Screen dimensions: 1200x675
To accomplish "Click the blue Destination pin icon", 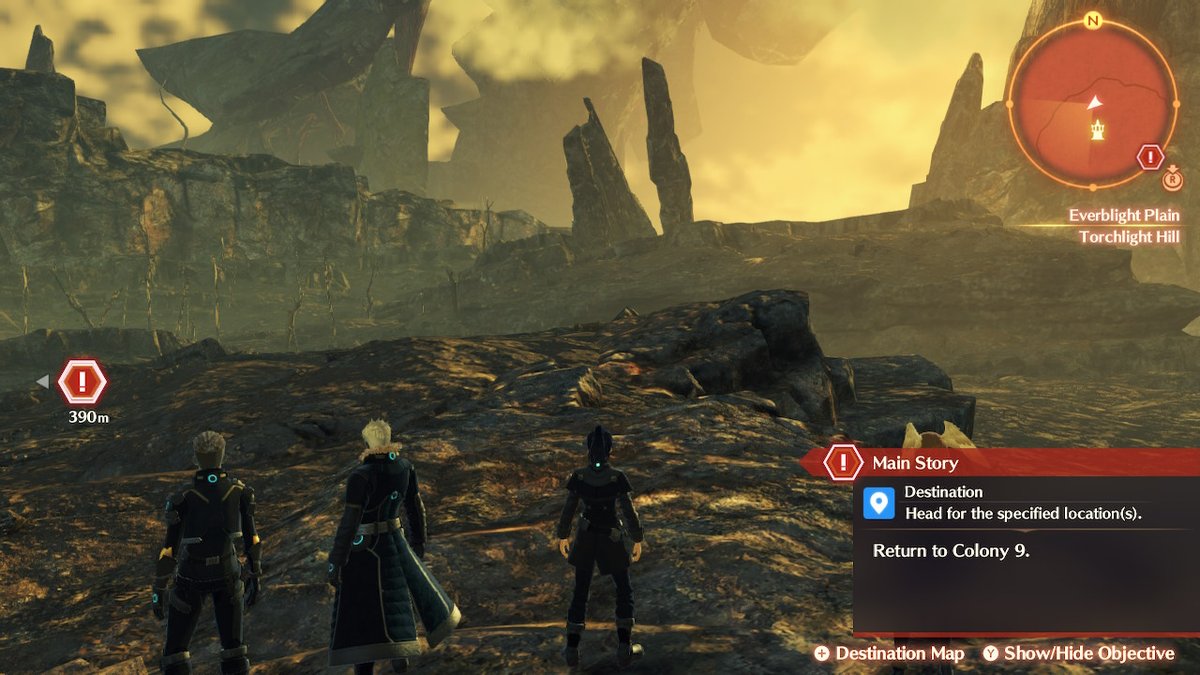I will point(879,502).
